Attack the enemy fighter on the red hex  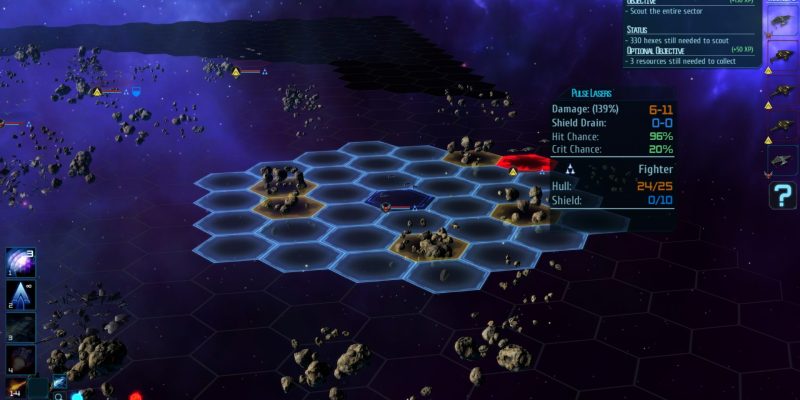tap(523, 163)
